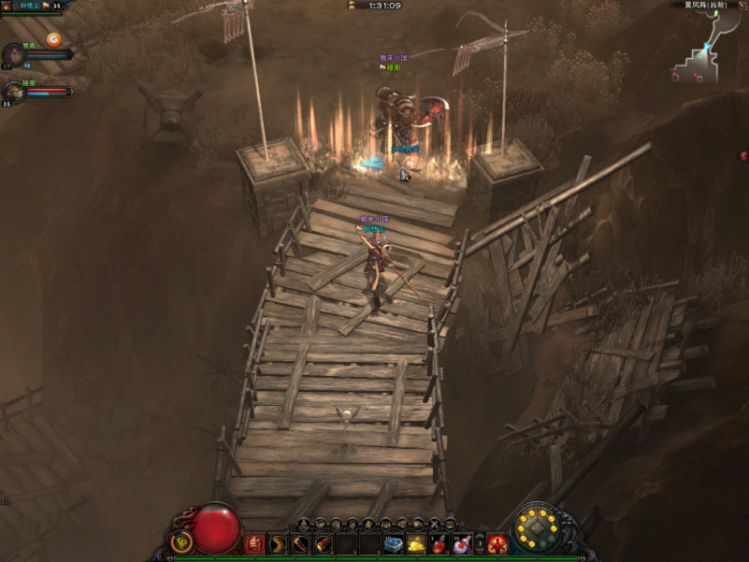Click the orange swirl buff icon
The height and width of the screenshot is (562, 749).
pyautogui.click(x=53, y=39)
